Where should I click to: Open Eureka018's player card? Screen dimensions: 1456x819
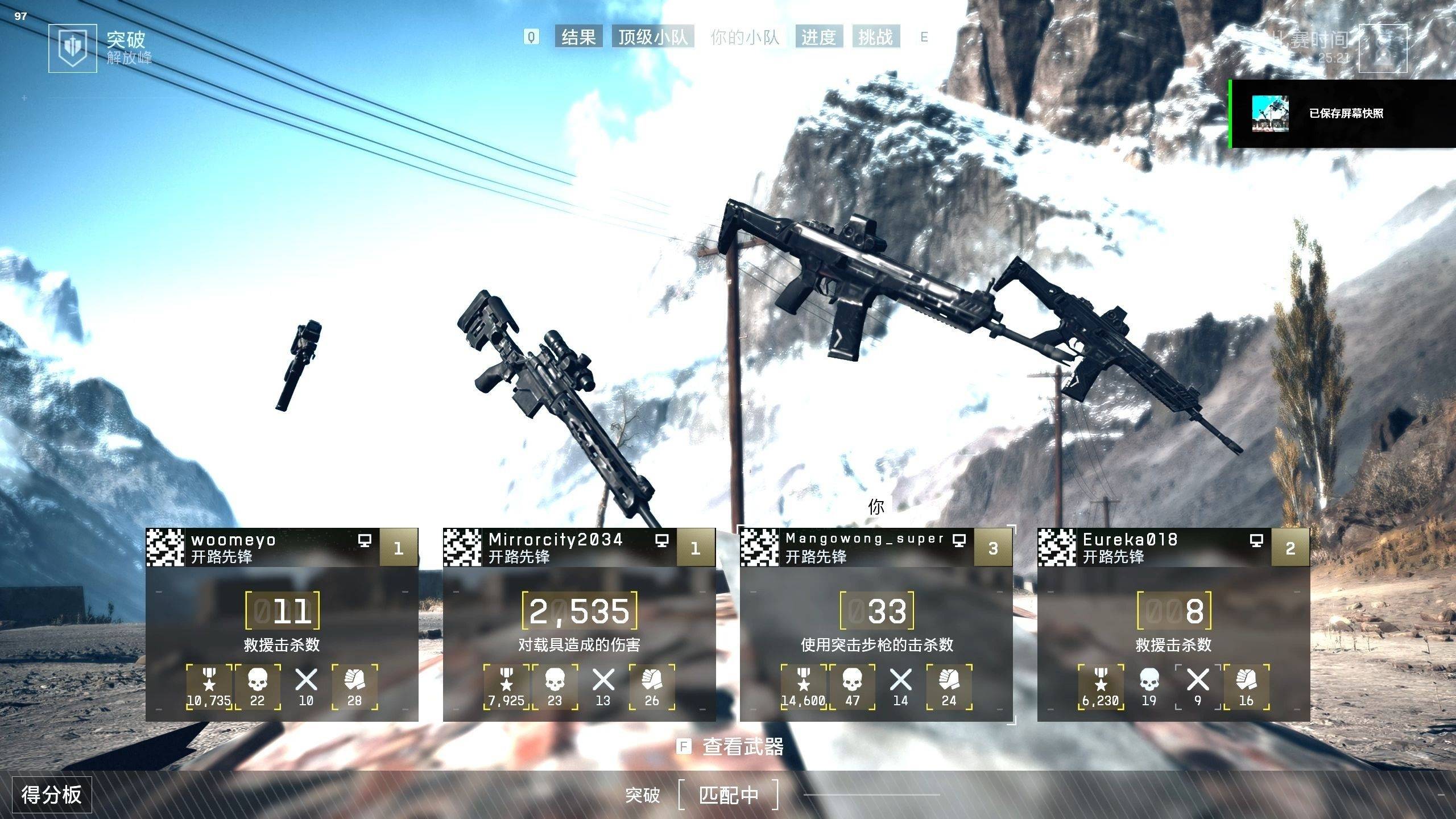click(x=1173, y=624)
